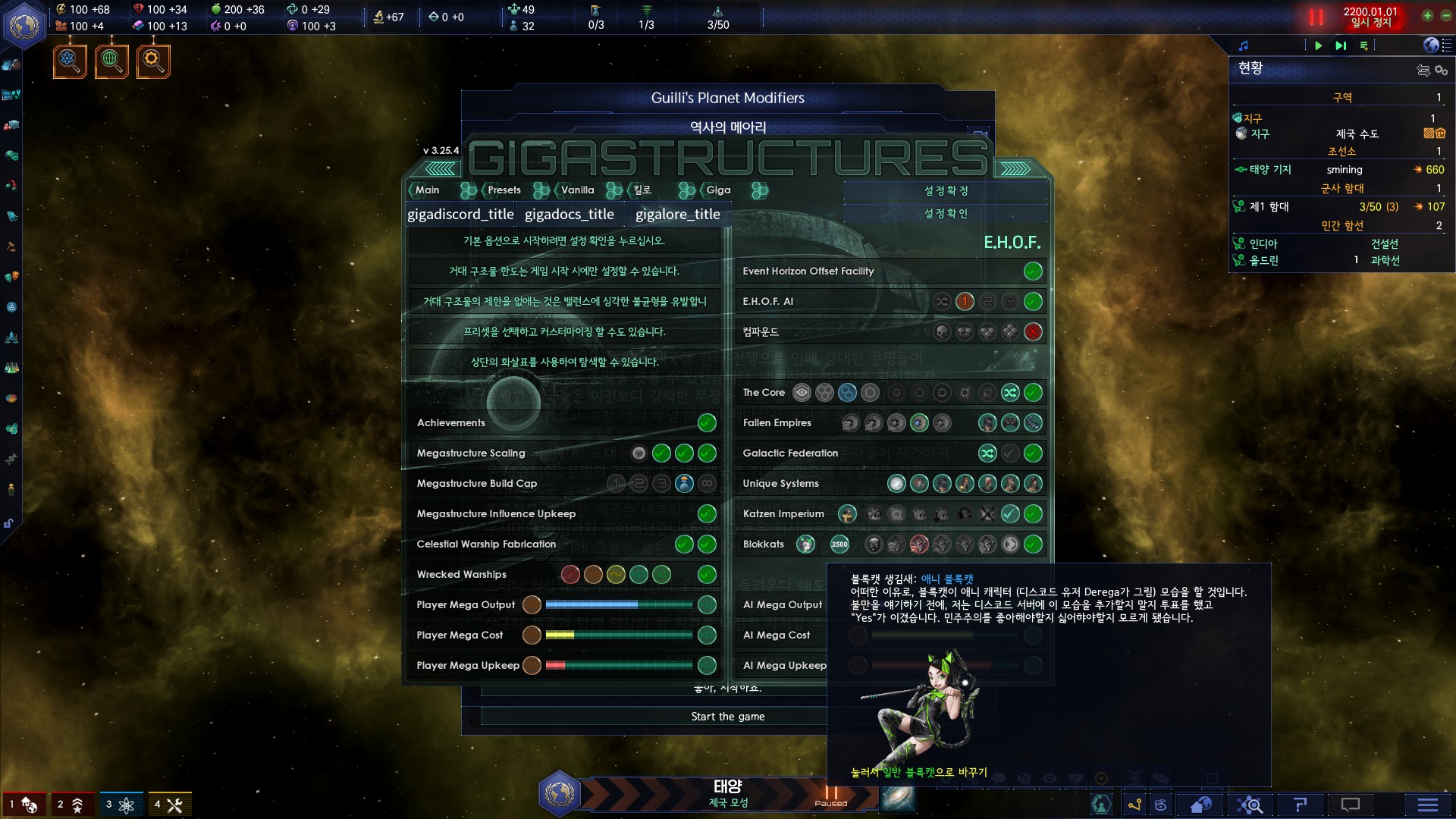Adjust the Player Mega Output slider
The height and width of the screenshot is (819, 1456).
coord(618,604)
